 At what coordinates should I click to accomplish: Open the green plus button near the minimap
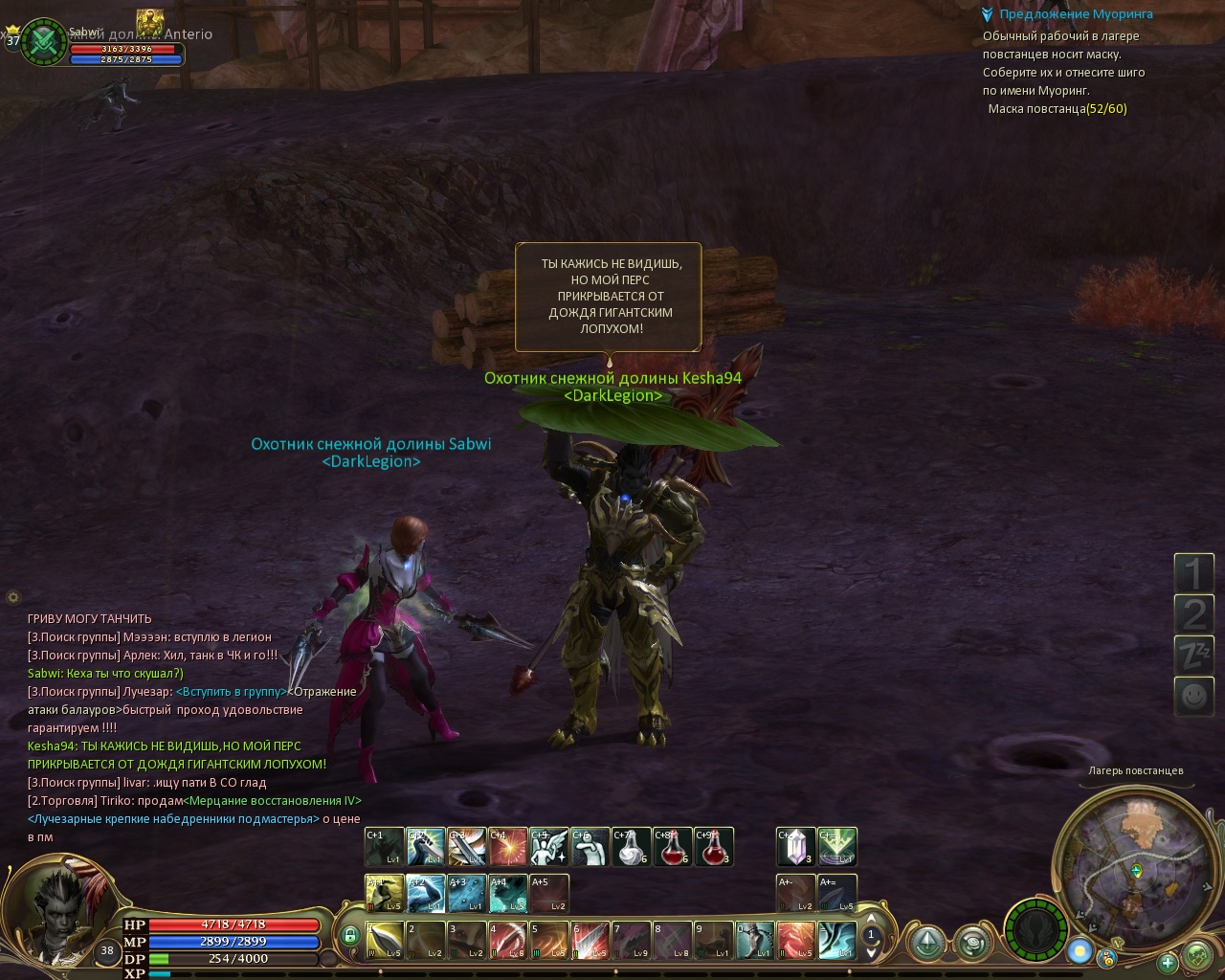(1167, 962)
